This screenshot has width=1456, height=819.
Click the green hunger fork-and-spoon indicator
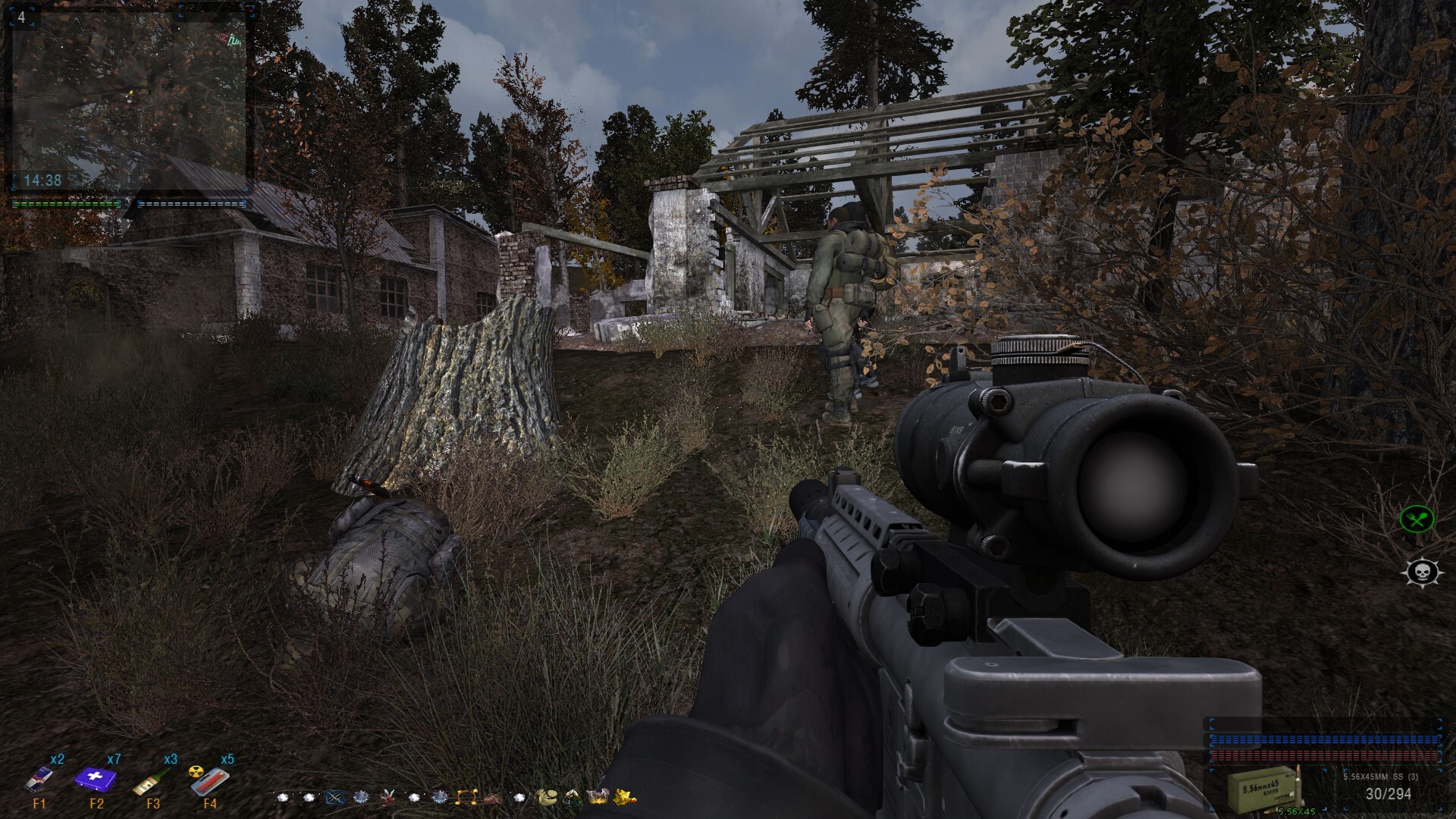(x=1417, y=519)
